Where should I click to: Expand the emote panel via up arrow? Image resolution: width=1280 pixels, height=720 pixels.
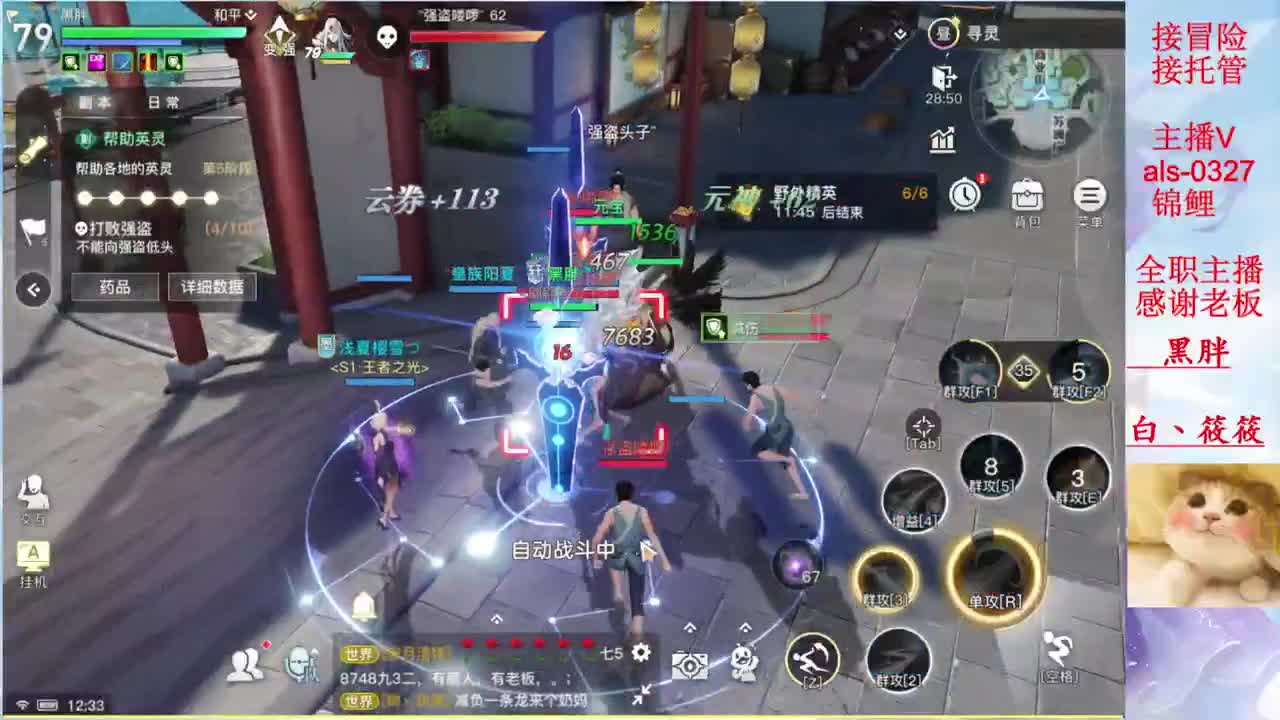click(x=745, y=628)
